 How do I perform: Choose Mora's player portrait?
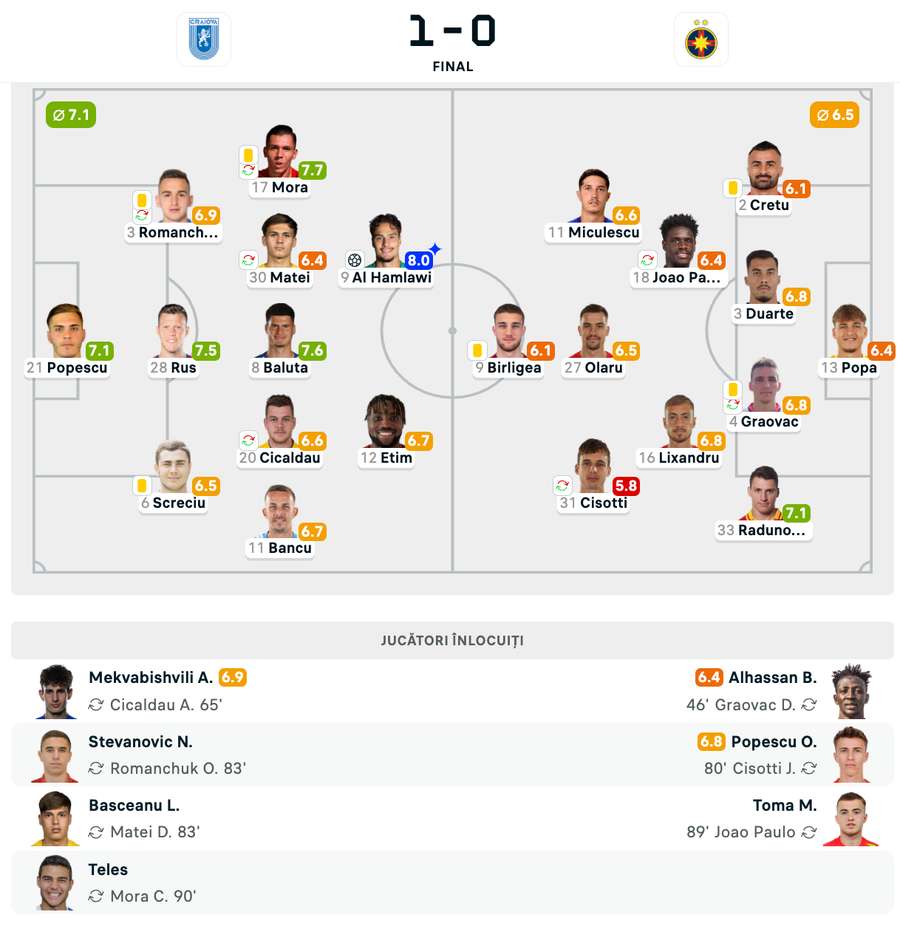coord(281,152)
